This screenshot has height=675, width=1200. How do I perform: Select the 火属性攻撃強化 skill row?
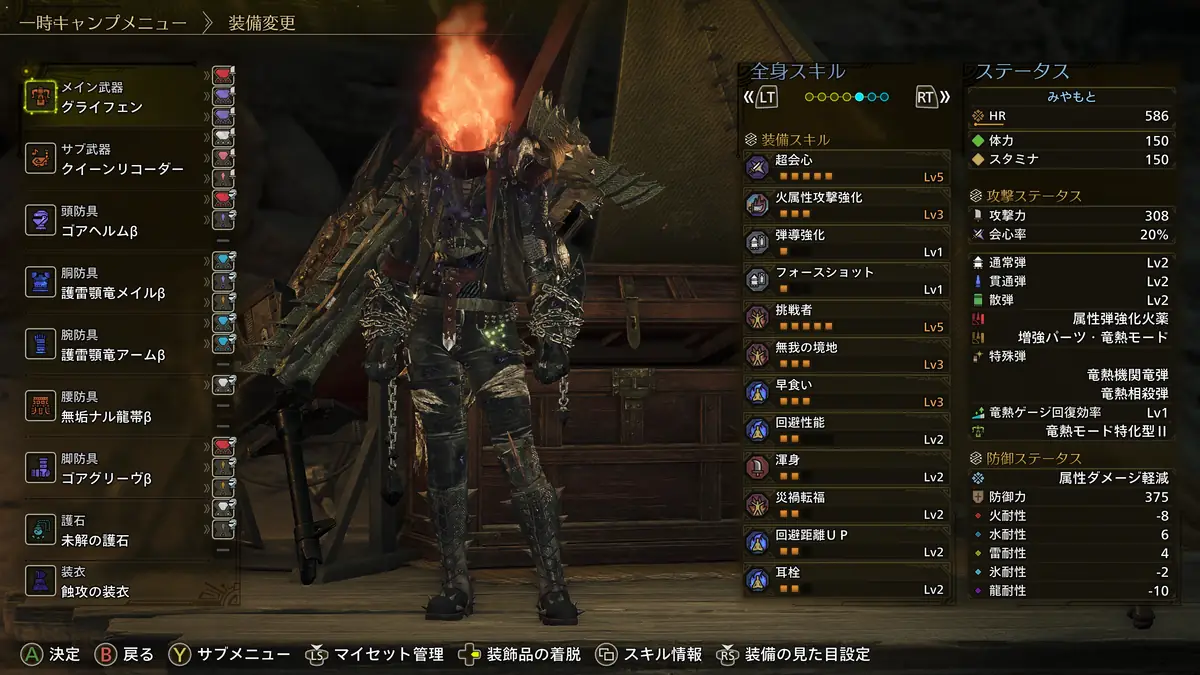click(x=846, y=205)
